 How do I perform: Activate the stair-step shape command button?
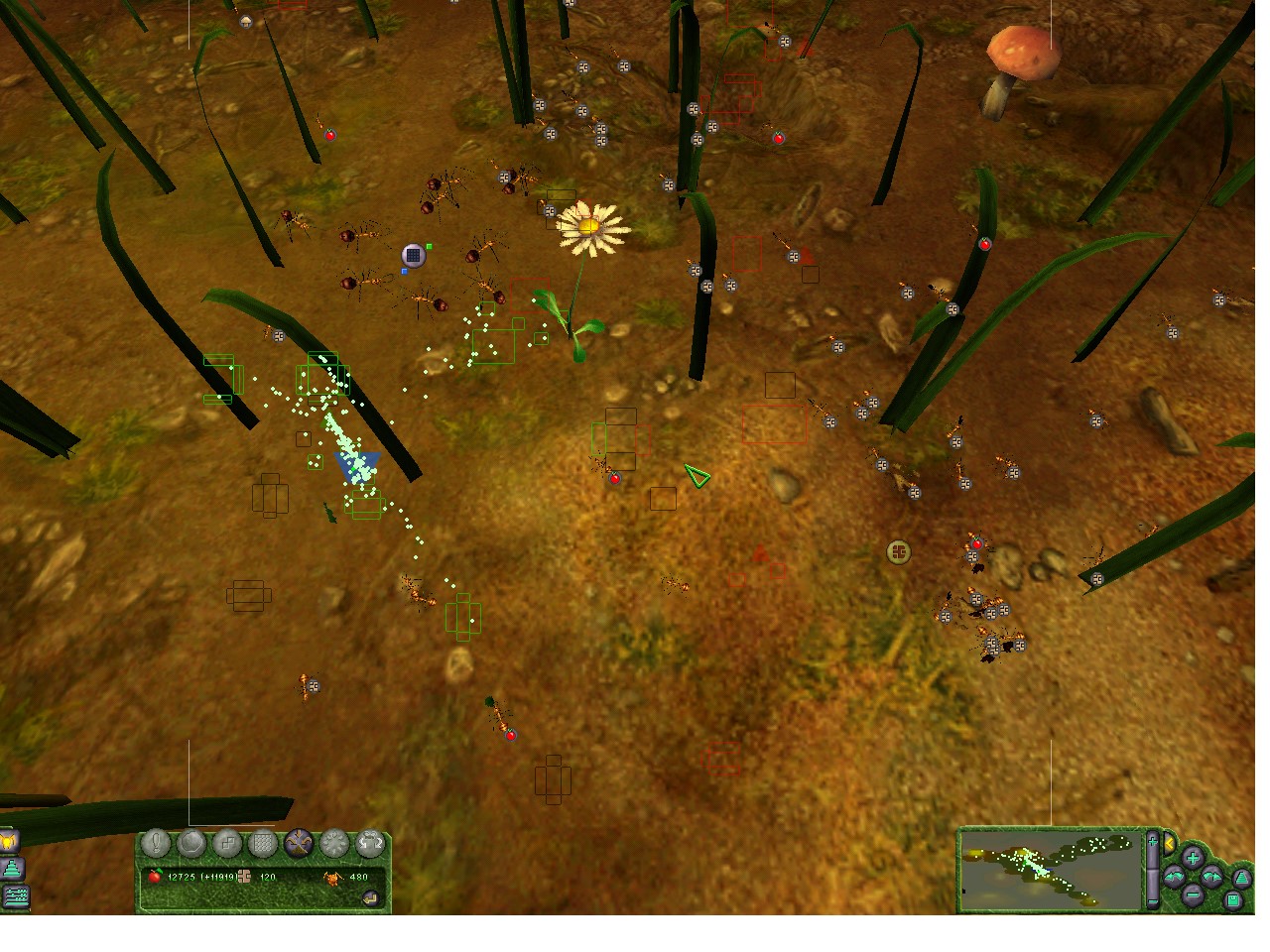[x=227, y=844]
